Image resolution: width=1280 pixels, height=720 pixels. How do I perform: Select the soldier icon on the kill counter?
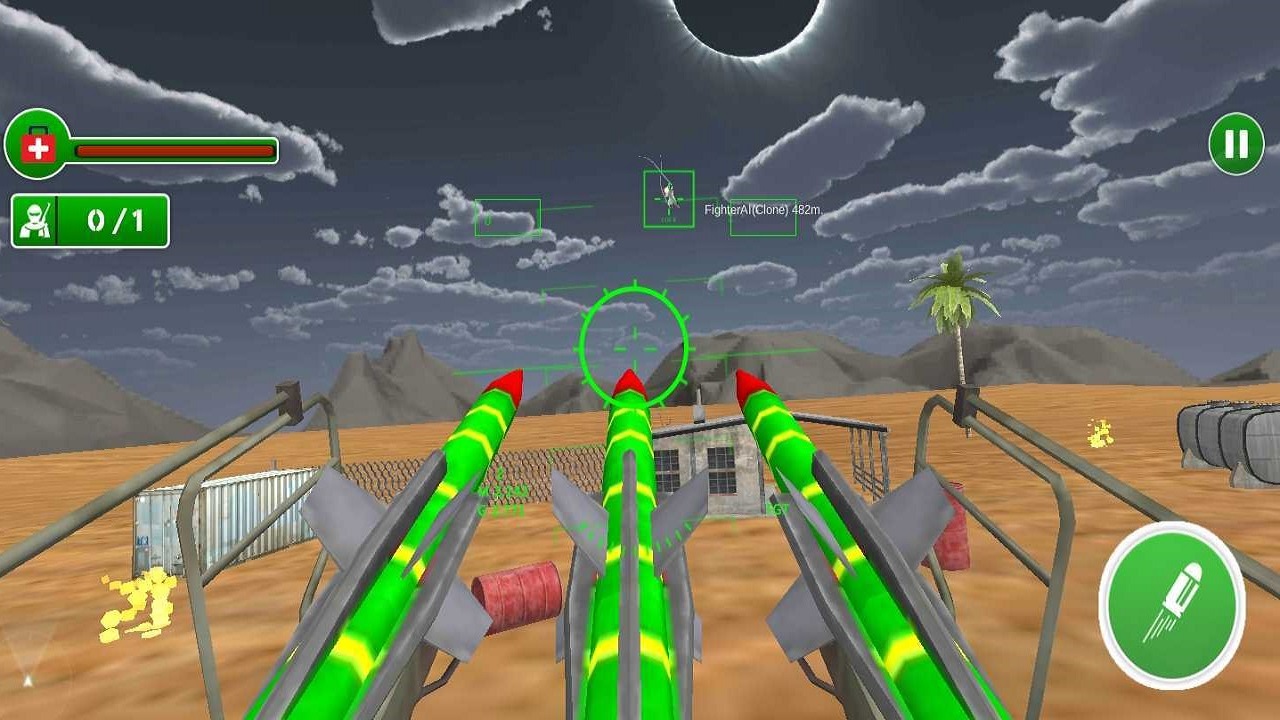pyautogui.click(x=33, y=218)
